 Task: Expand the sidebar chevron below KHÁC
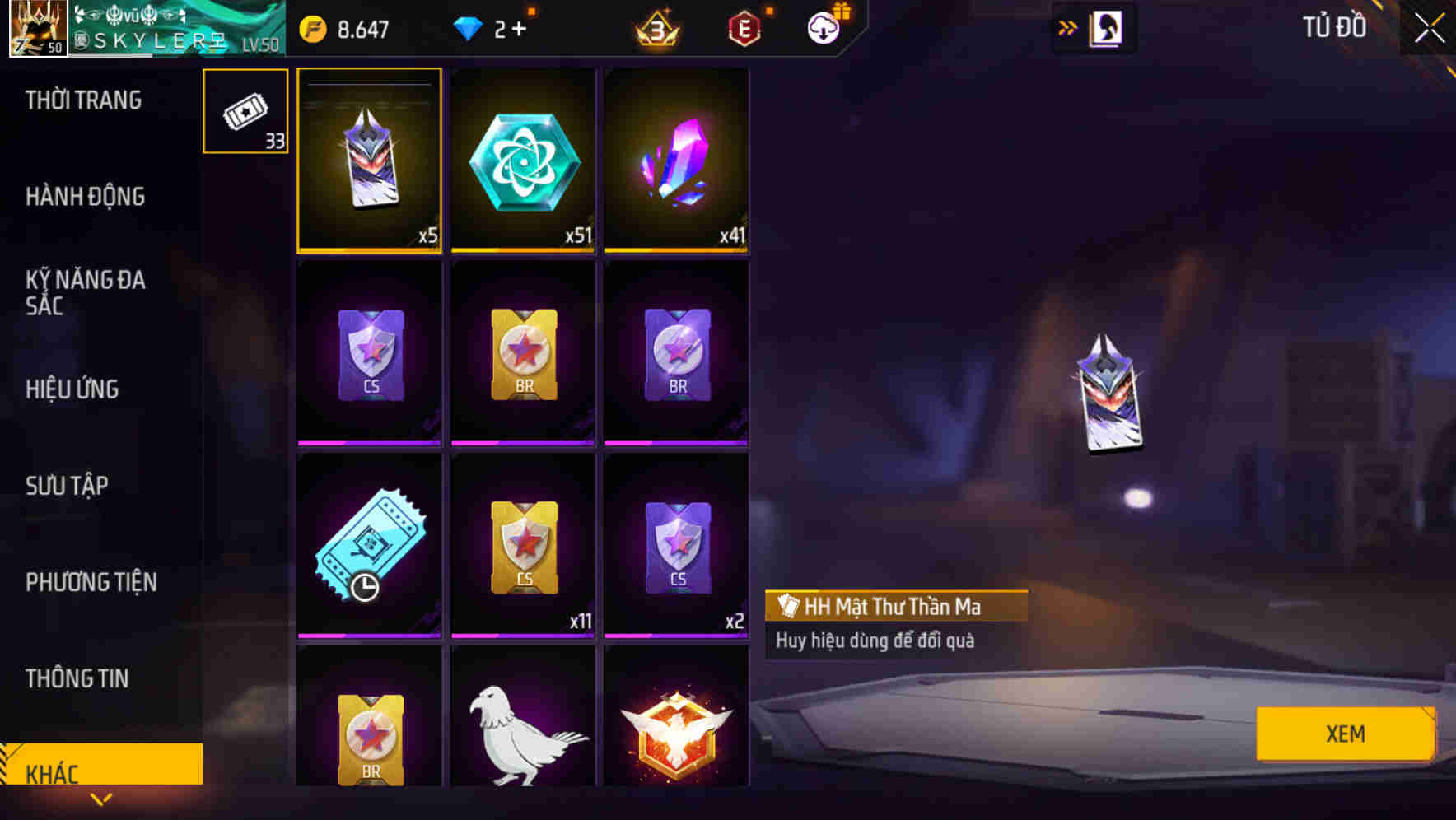click(100, 797)
